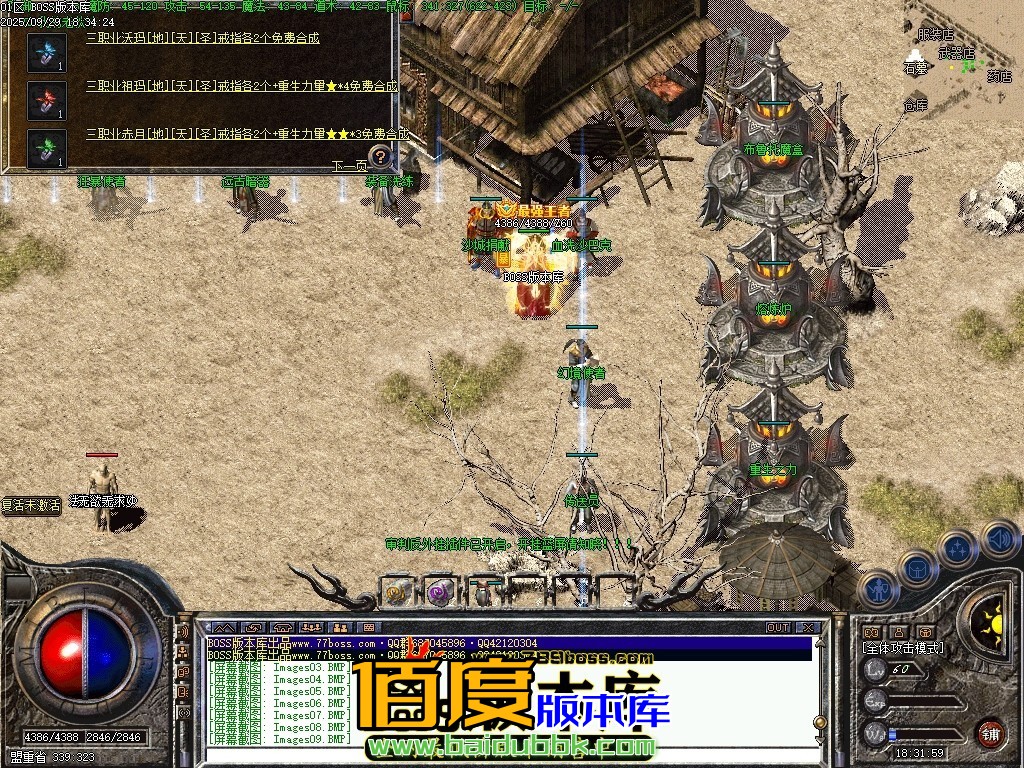The image size is (1024, 768).
Task: Select the Zuma ring synthesis link
Action: click(241, 86)
